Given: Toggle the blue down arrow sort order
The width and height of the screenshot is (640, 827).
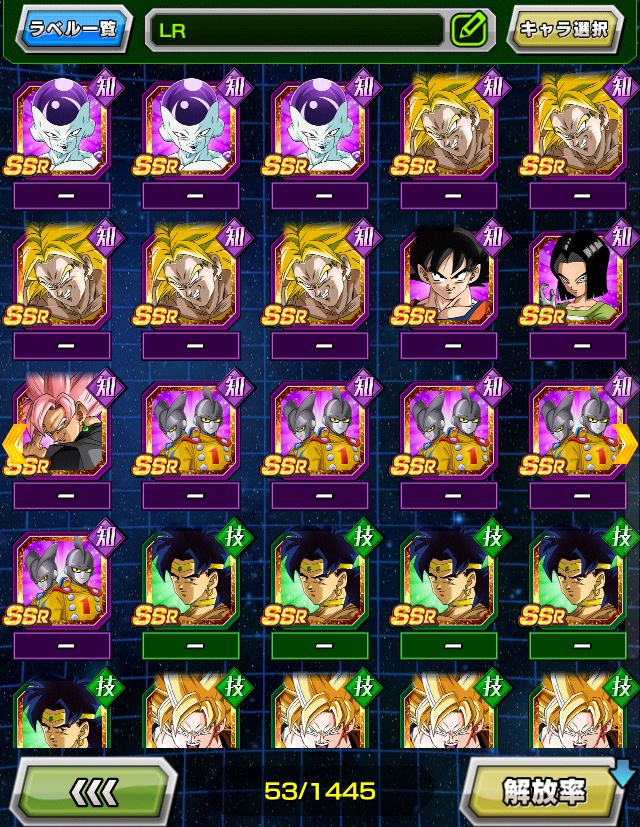Looking at the screenshot, I should (624, 772).
